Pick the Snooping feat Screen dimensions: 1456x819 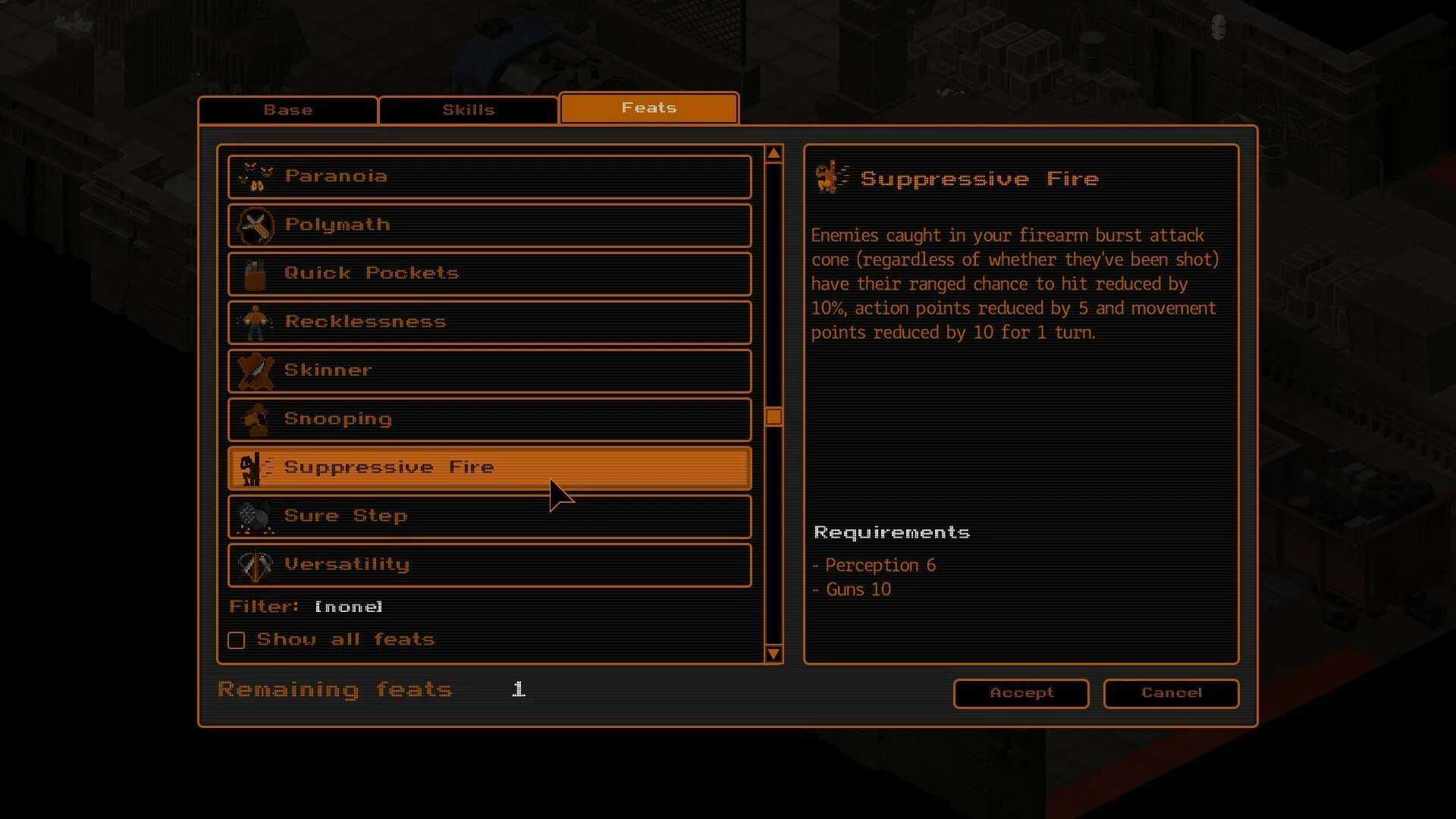(489, 419)
